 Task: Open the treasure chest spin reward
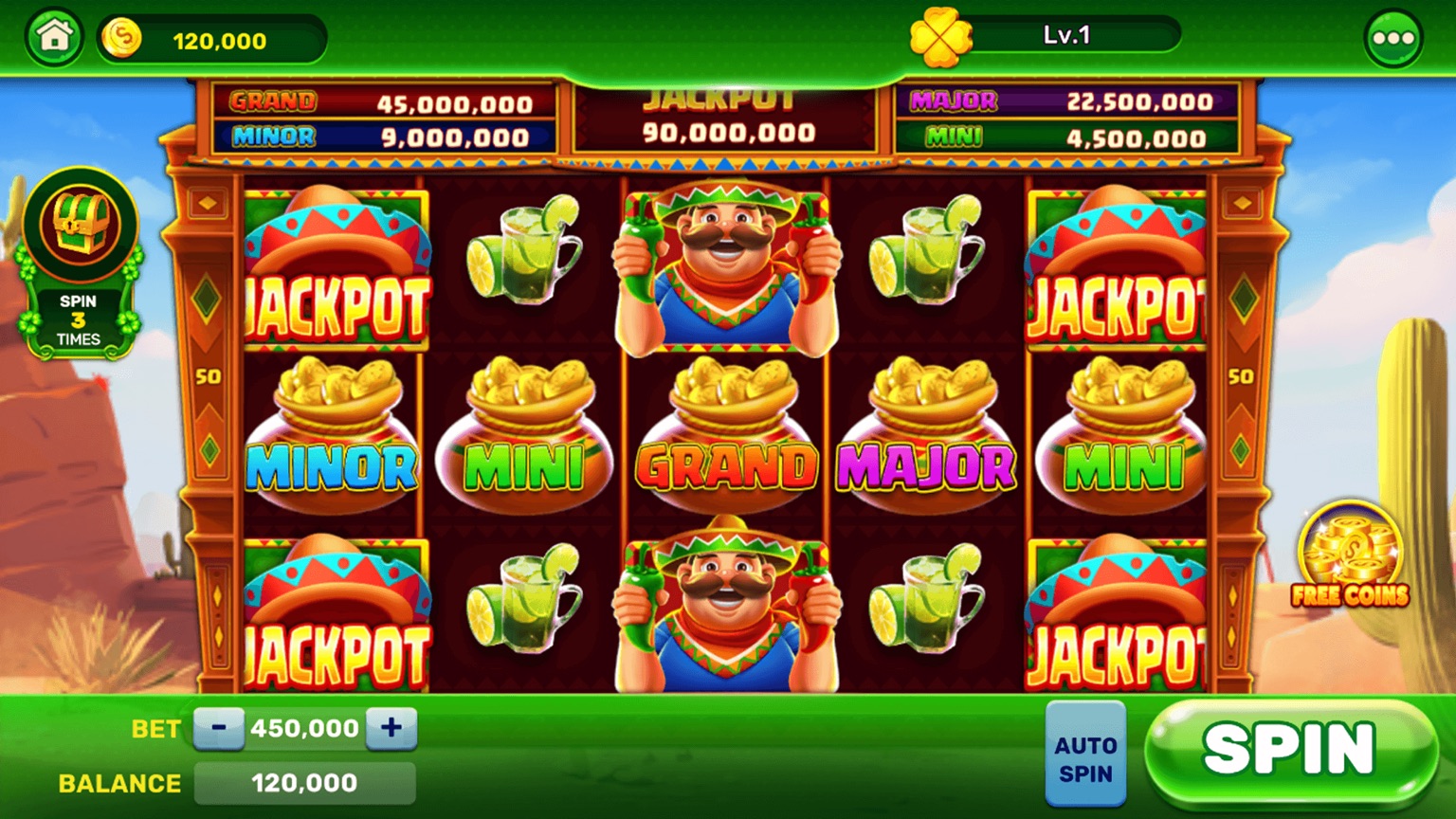coord(80,227)
